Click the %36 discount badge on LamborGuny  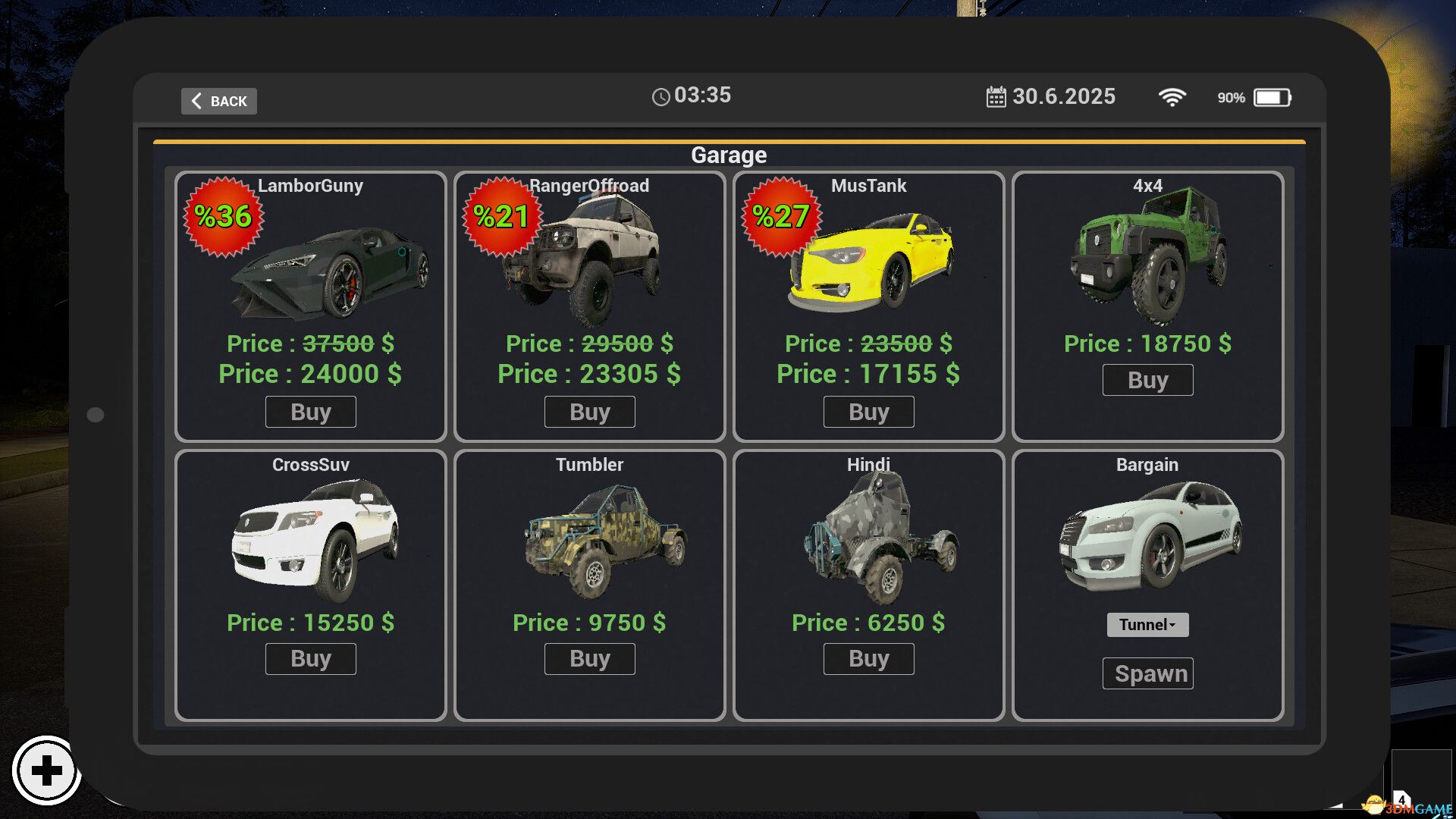point(223,215)
